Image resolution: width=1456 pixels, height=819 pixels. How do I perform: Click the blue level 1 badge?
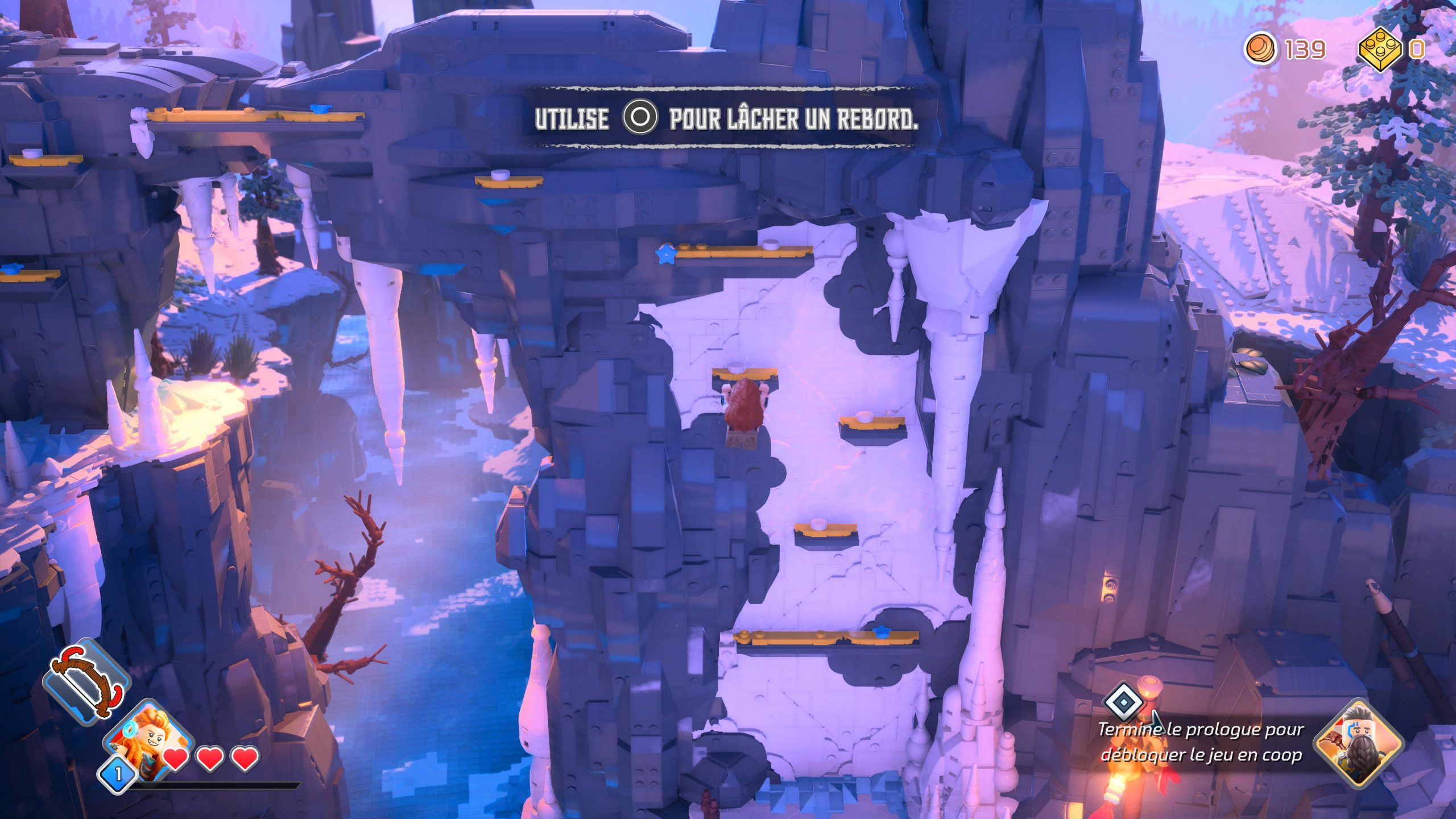click(118, 774)
